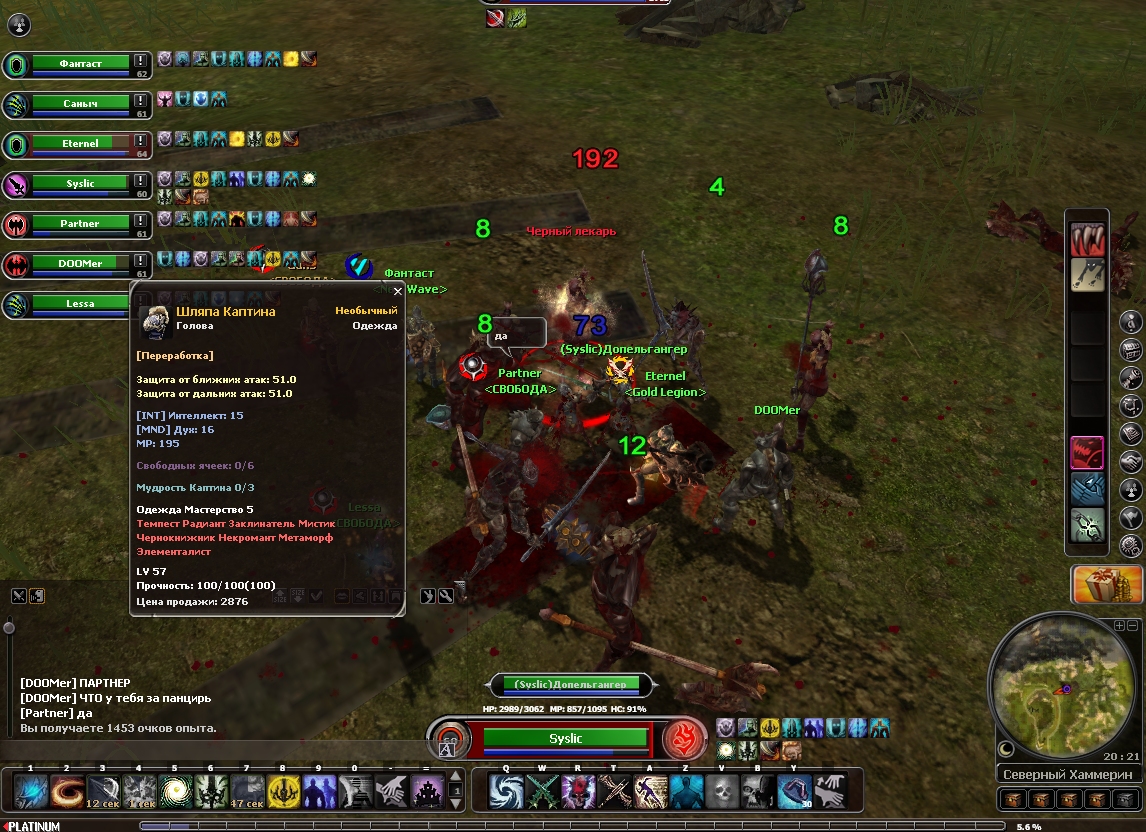Screen dimensions: 1146x832
Task: Use the crossed green swords skill on W
Action: 540,792
